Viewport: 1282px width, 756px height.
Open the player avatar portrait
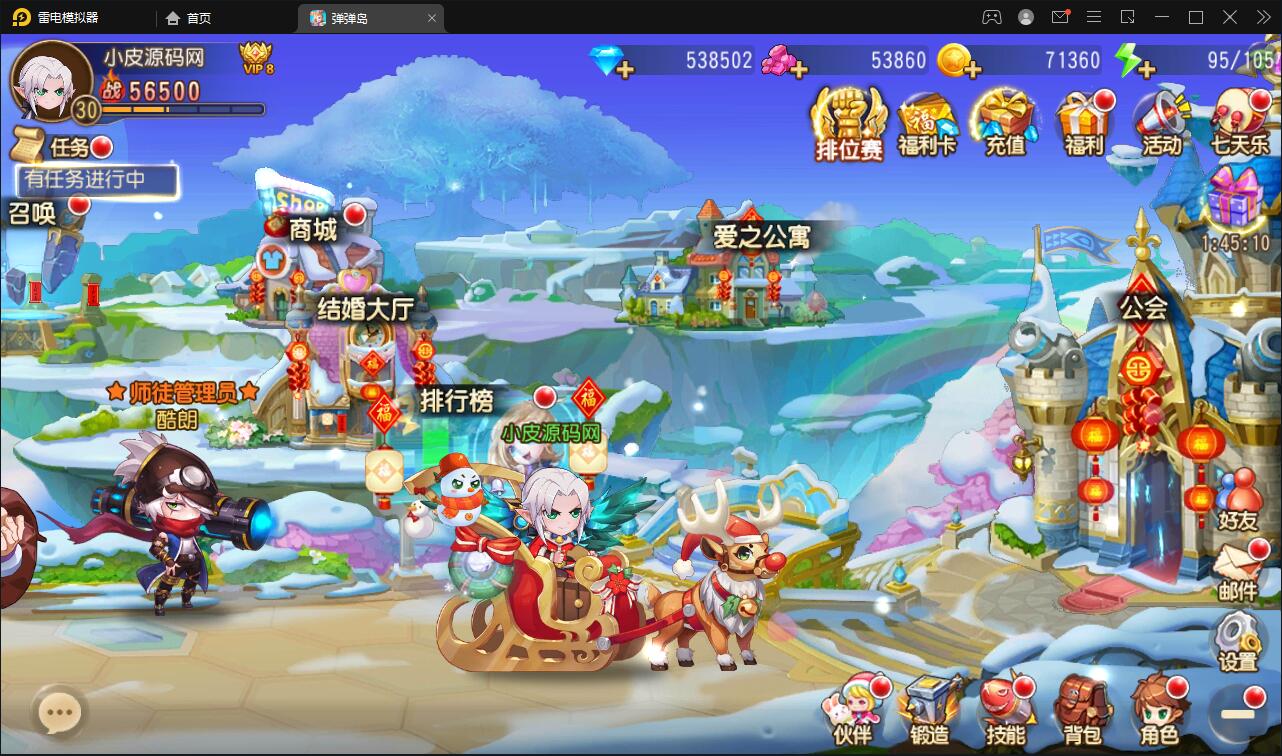point(48,80)
